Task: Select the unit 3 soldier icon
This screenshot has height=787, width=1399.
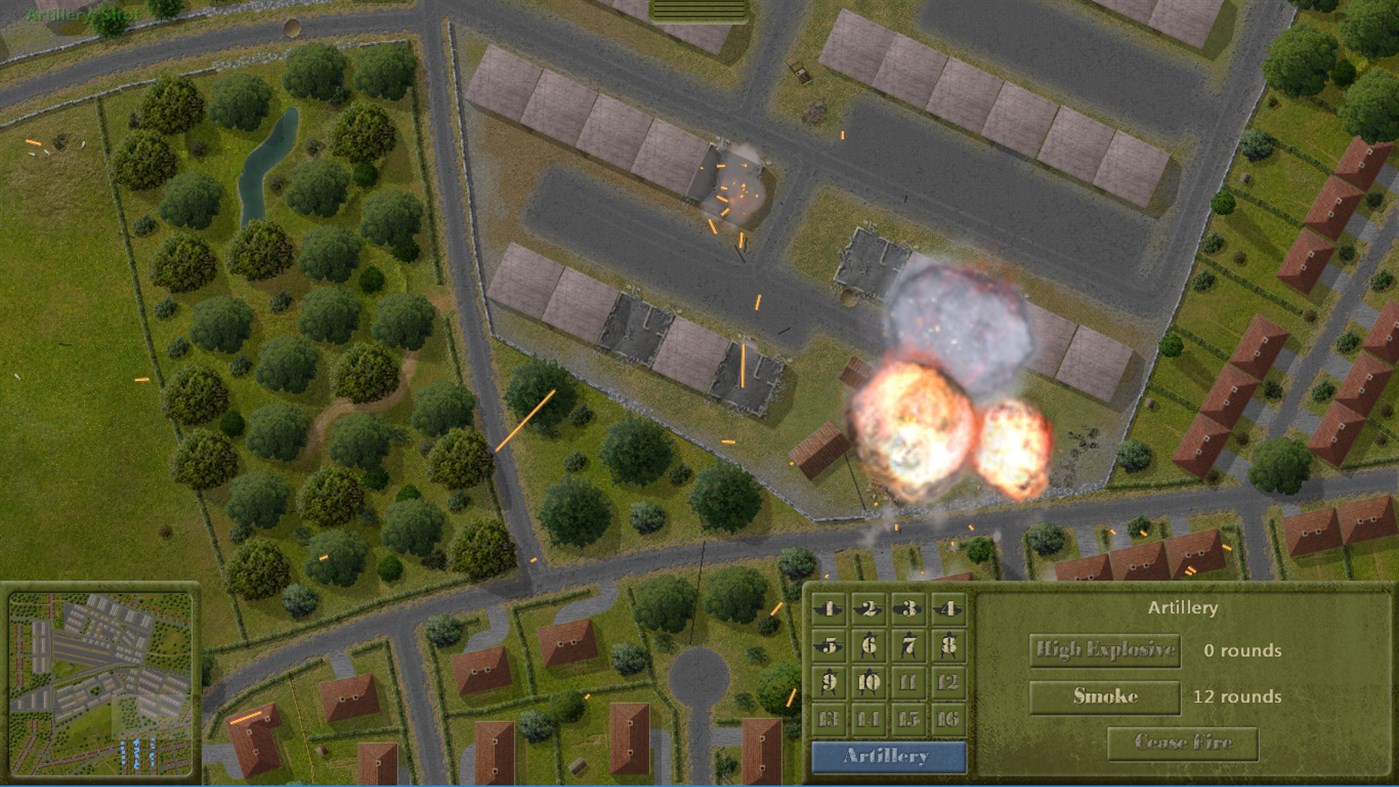Action: (x=908, y=609)
